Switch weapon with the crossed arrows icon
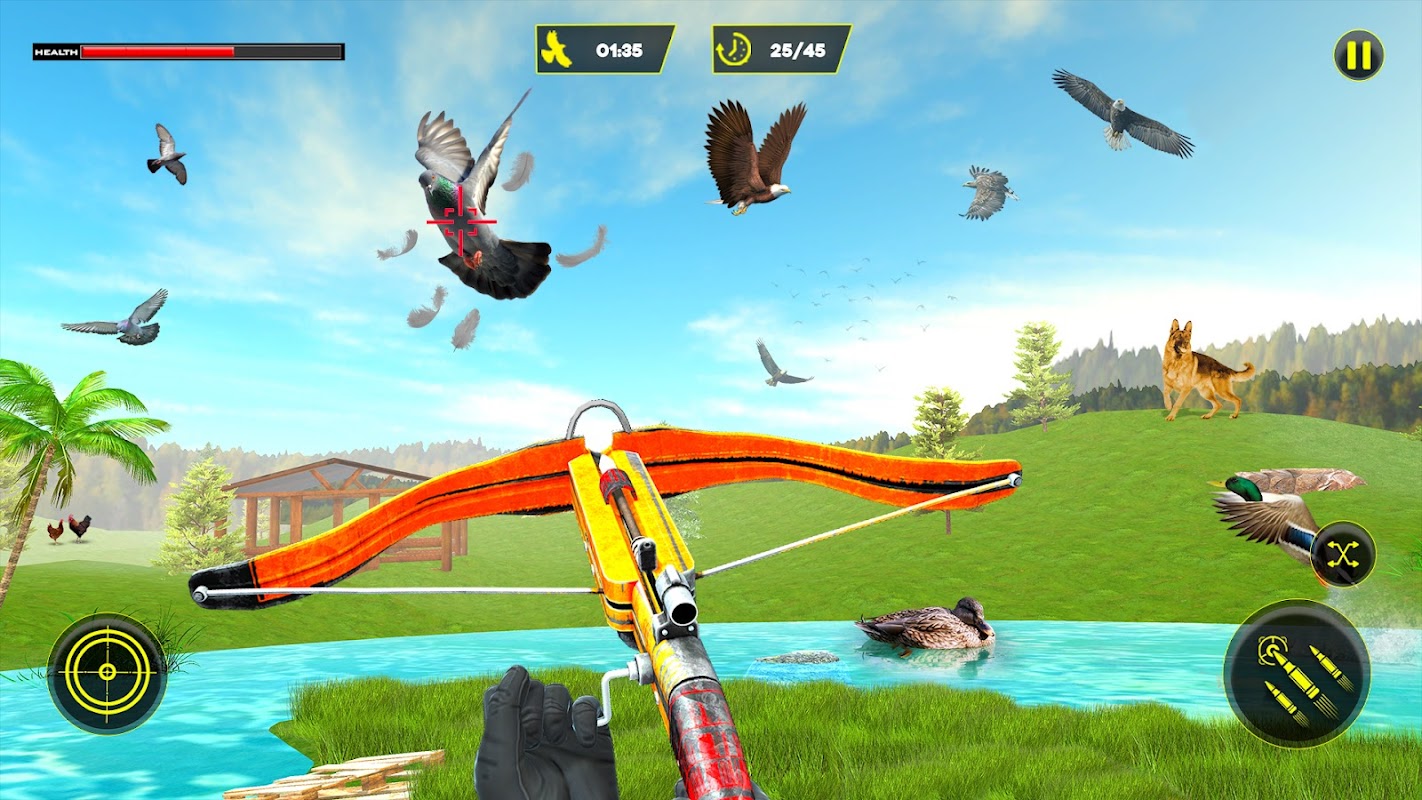Viewport: 1422px width, 800px height. 1342,554
